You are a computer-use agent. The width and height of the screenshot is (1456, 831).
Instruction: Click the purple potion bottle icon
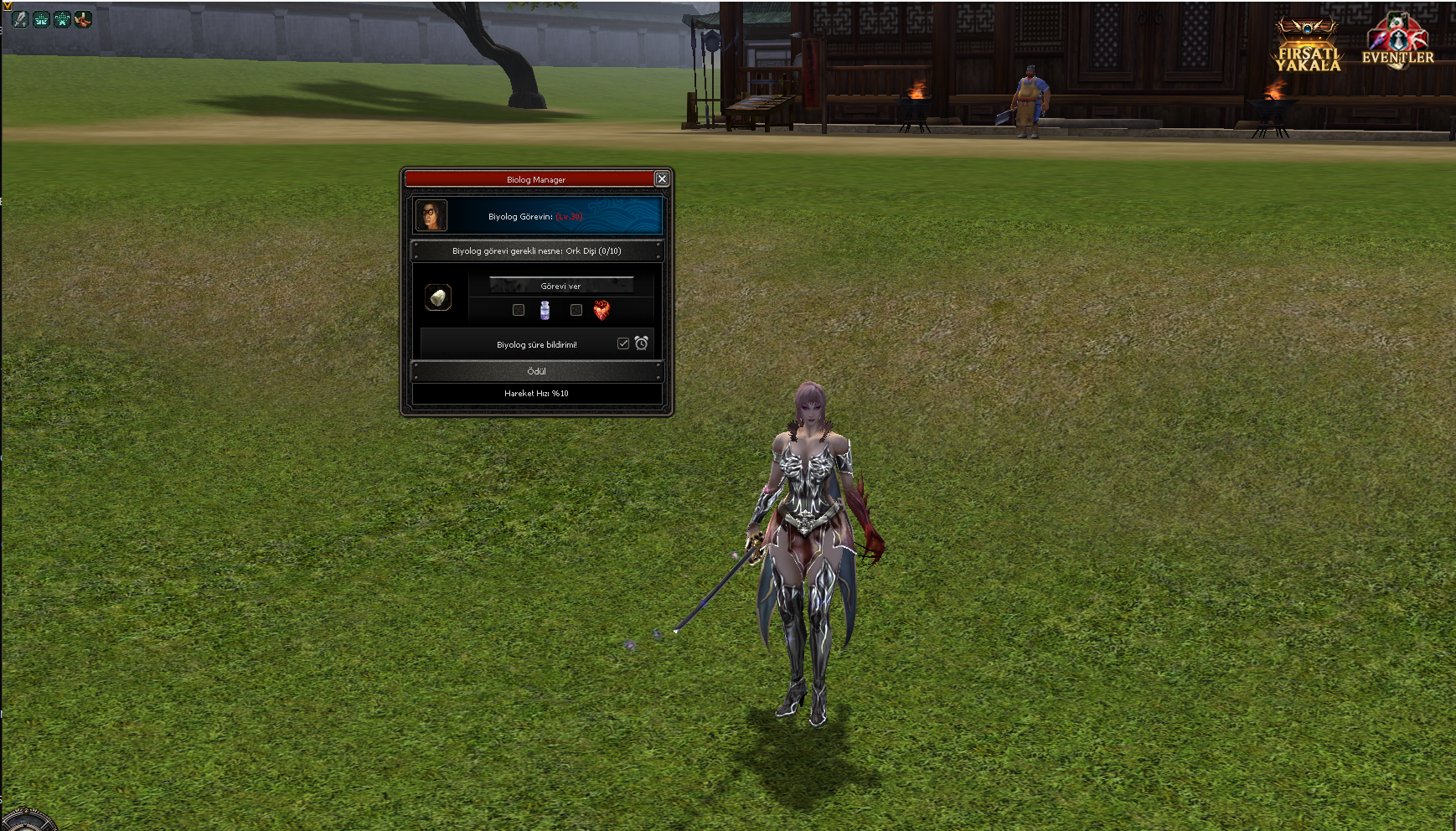coord(545,311)
